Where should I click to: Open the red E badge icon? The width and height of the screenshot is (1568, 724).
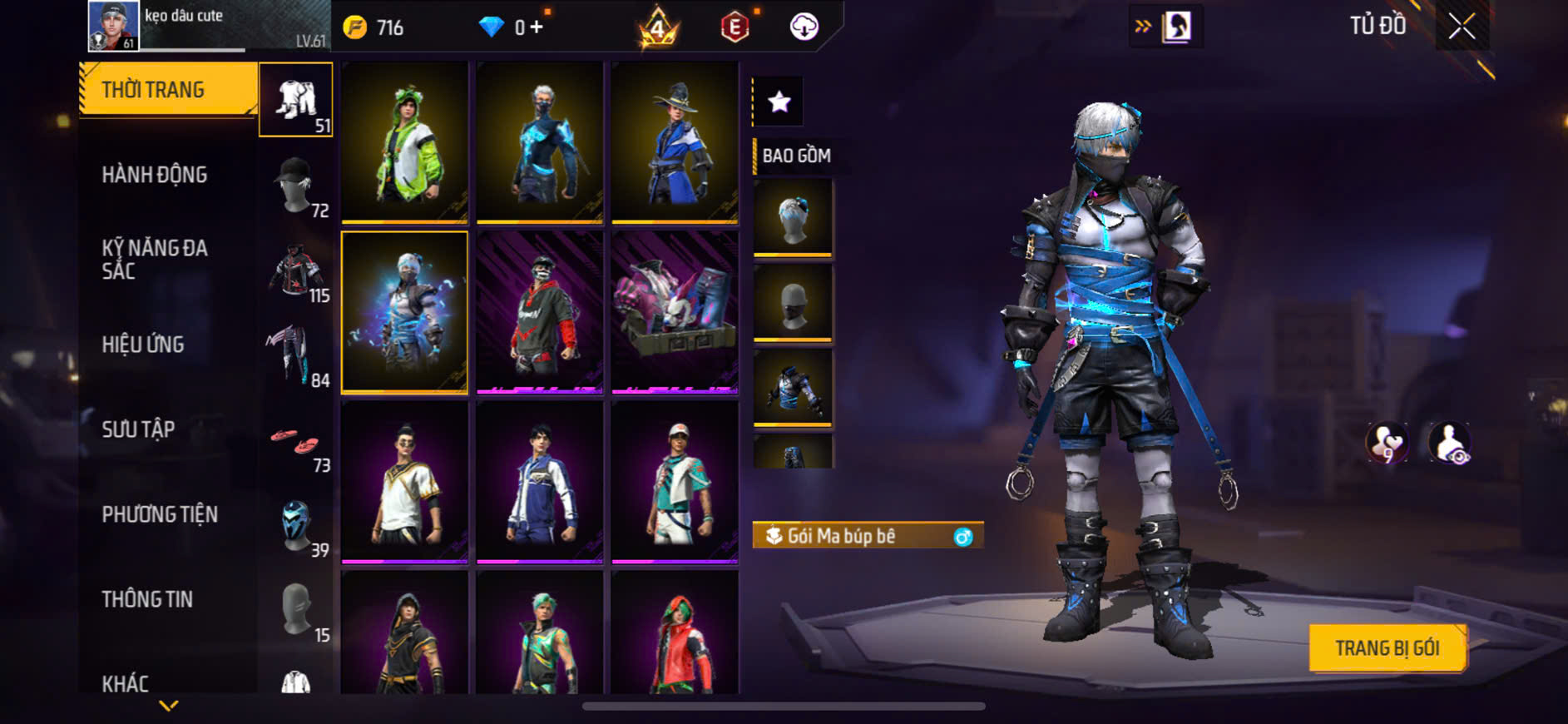[x=735, y=27]
